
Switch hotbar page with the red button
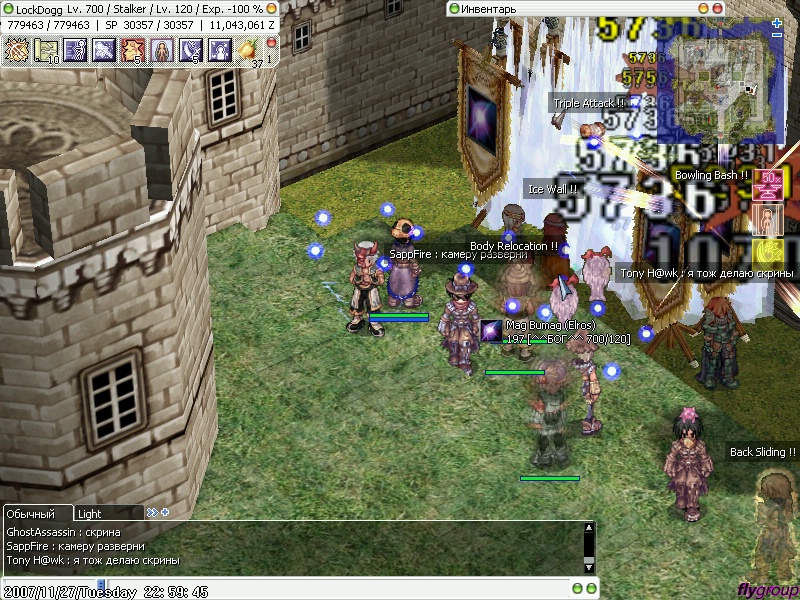(270, 45)
